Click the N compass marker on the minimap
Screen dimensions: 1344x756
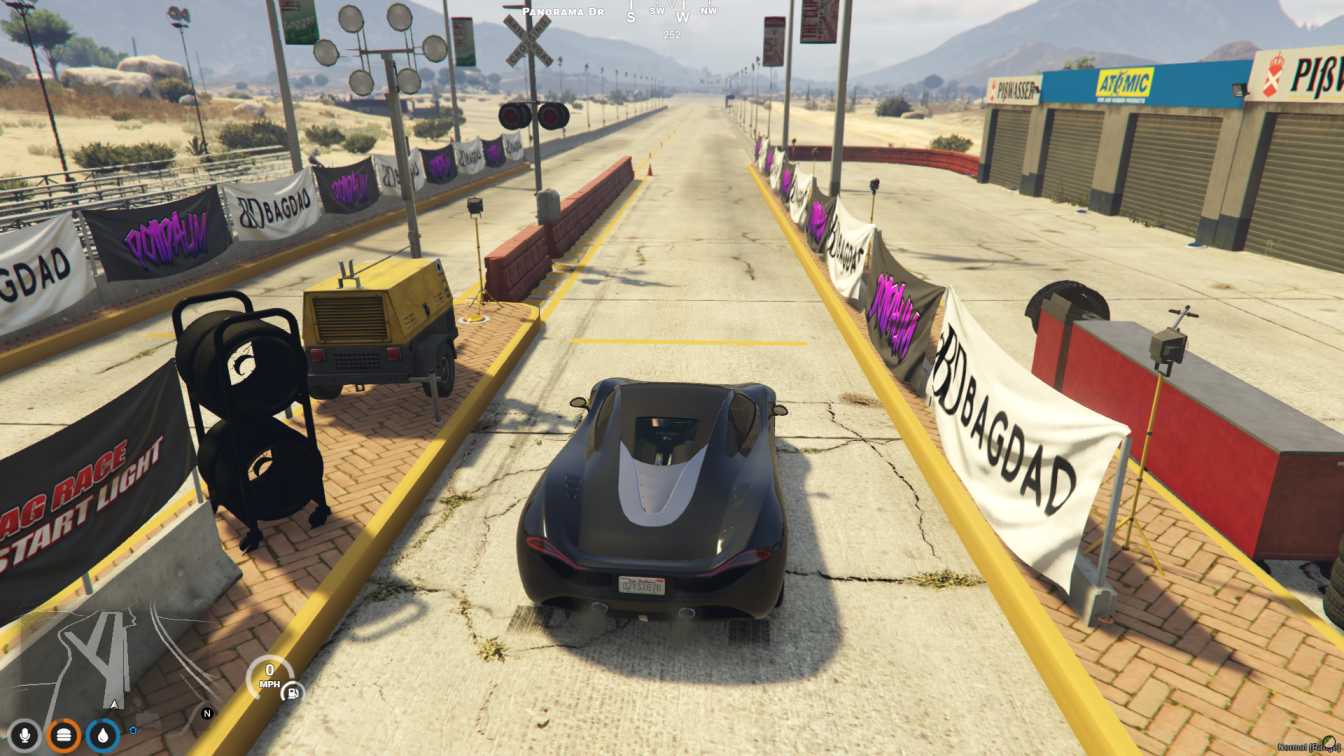tap(206, 712)
